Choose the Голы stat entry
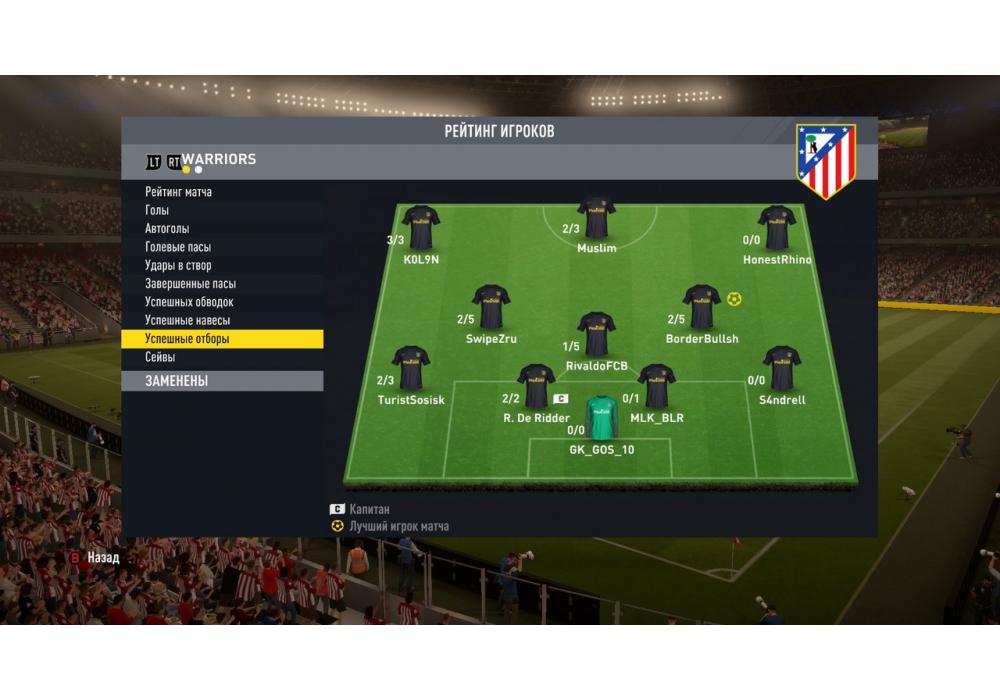This screenshot has width=1000, height=700. pos(157,210)
